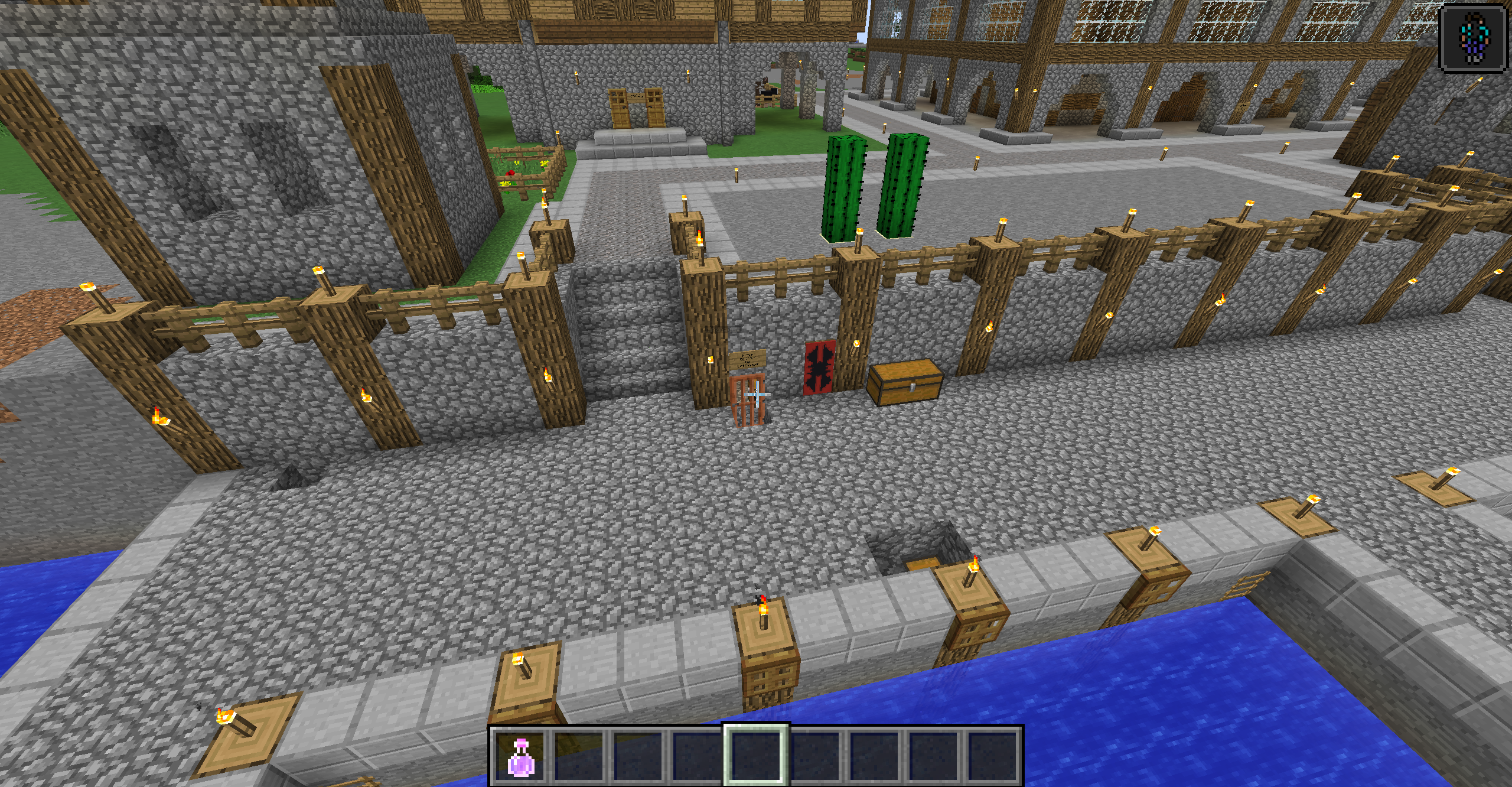
Task: Click the highlighted empty hotbar slot
Action: point(756,756)
